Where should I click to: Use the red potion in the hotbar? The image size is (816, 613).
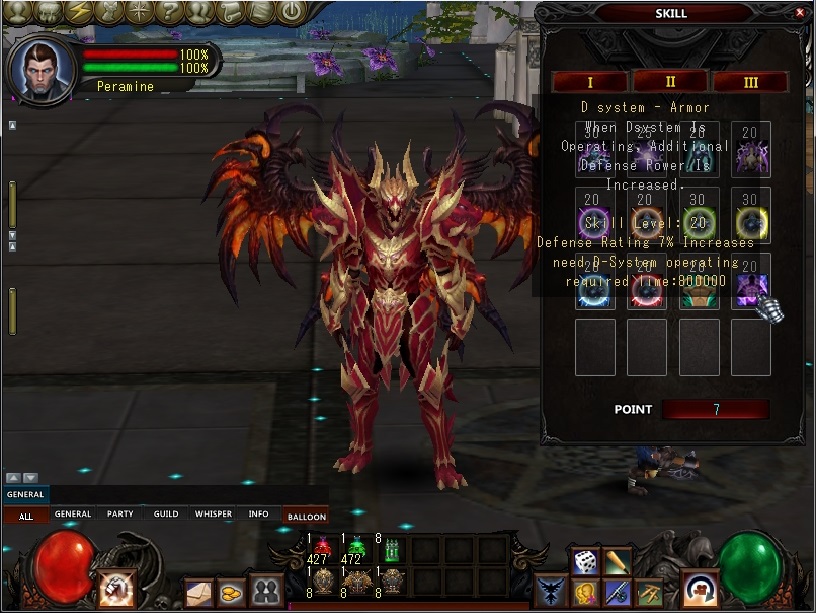[323, 549]
